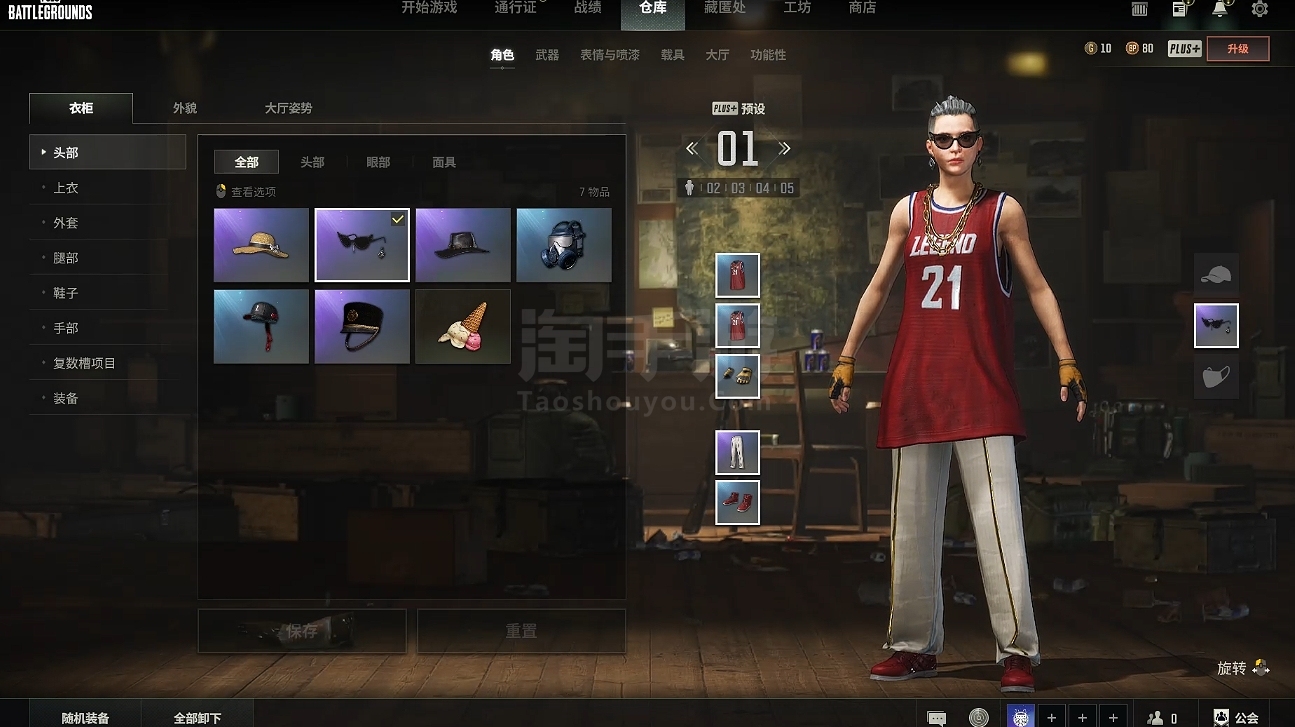This screenshot has height=727, width=1295.
Task: Filter head items by 眼部 eyewear
Action: pos(378,162)
